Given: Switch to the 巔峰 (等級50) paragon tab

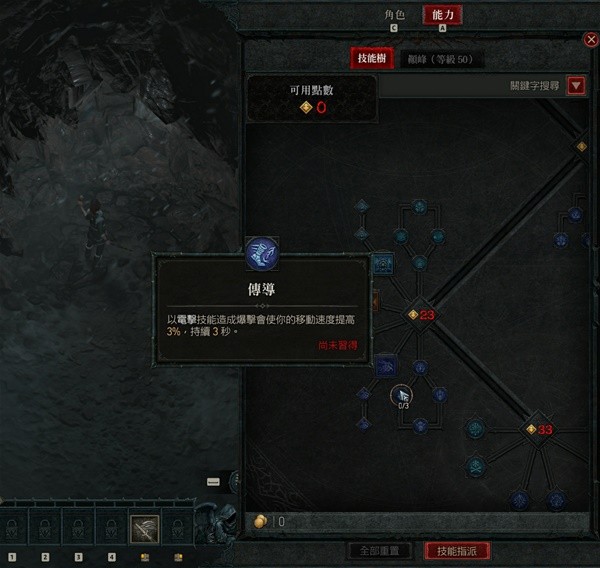Looking at the screenshot, I should click(x=440, y=59).
